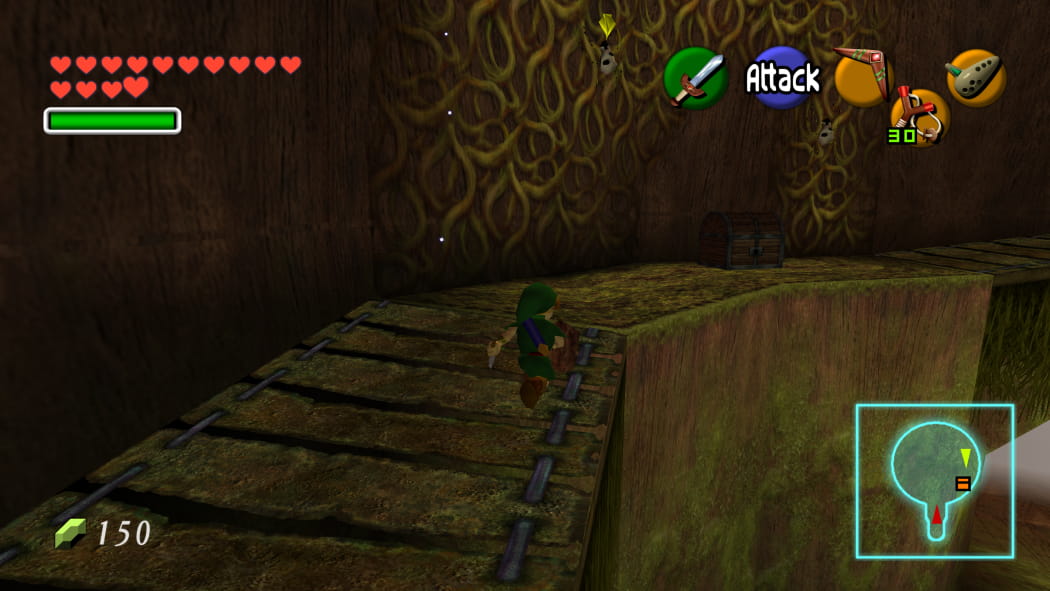This screenshot has height=591, width=1050.
Task: Click the blue Attack action button
Action: [782, 78]
